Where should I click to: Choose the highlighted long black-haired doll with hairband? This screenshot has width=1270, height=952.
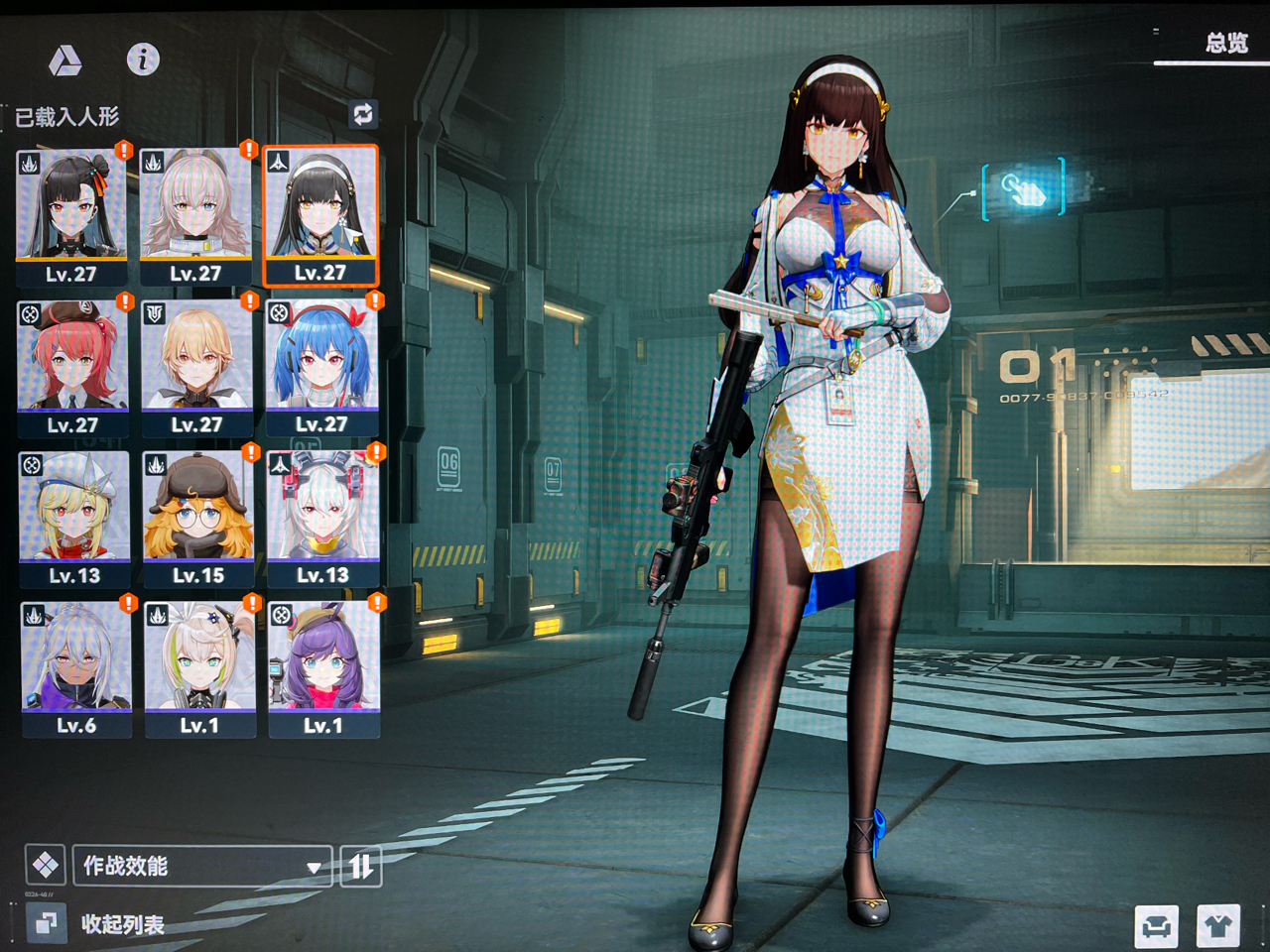click(320, 215)
